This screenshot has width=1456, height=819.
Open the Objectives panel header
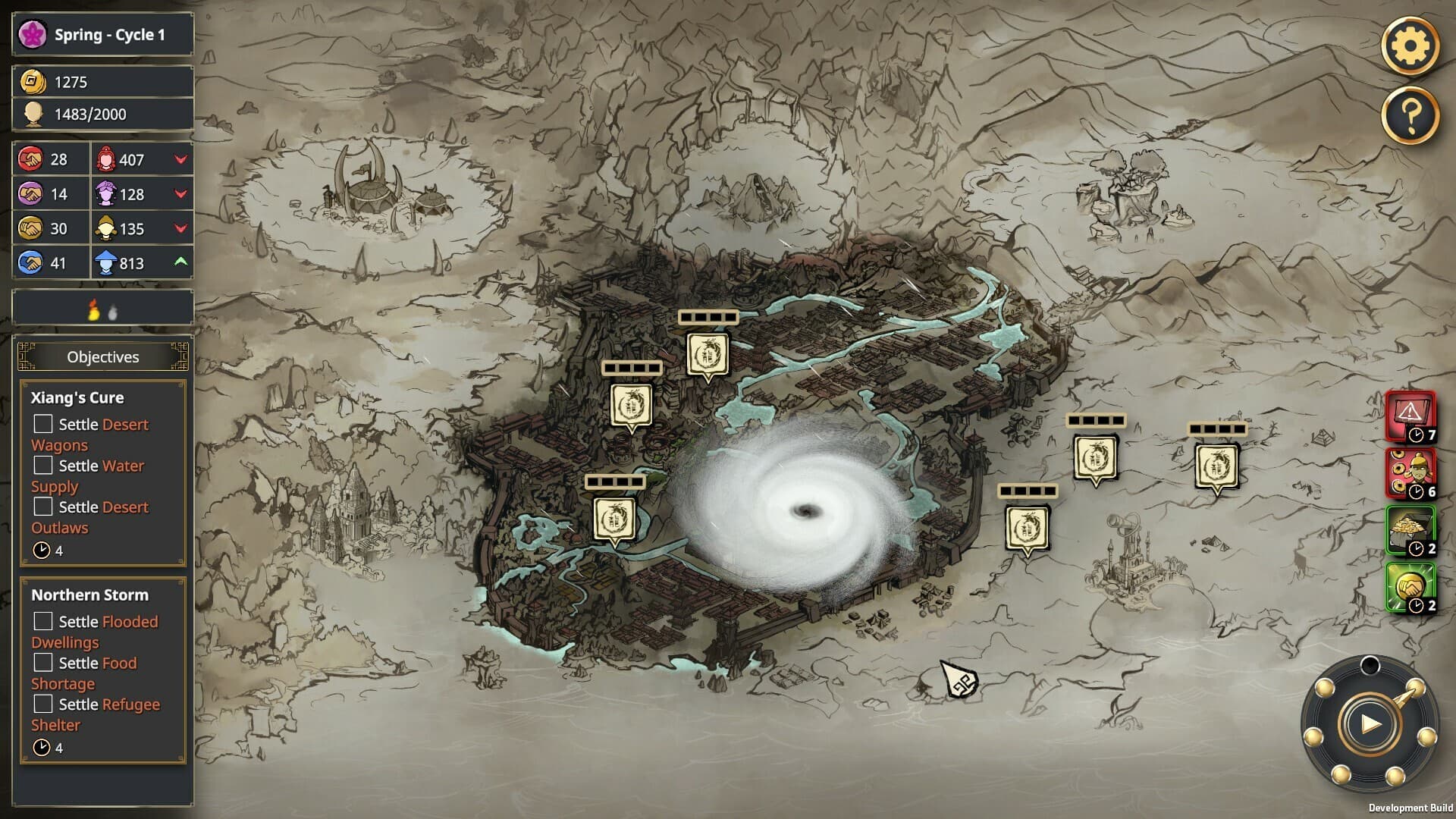pyautogui.click(x=102, y=356)
